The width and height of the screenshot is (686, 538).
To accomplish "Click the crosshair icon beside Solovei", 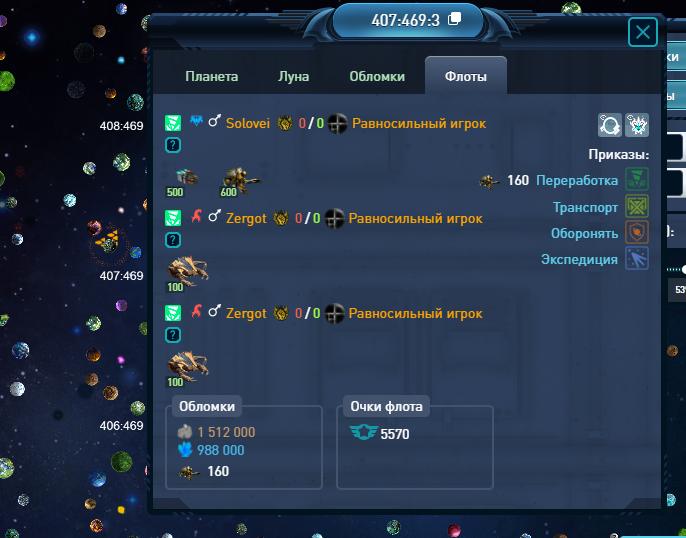I will coord(336,123).
